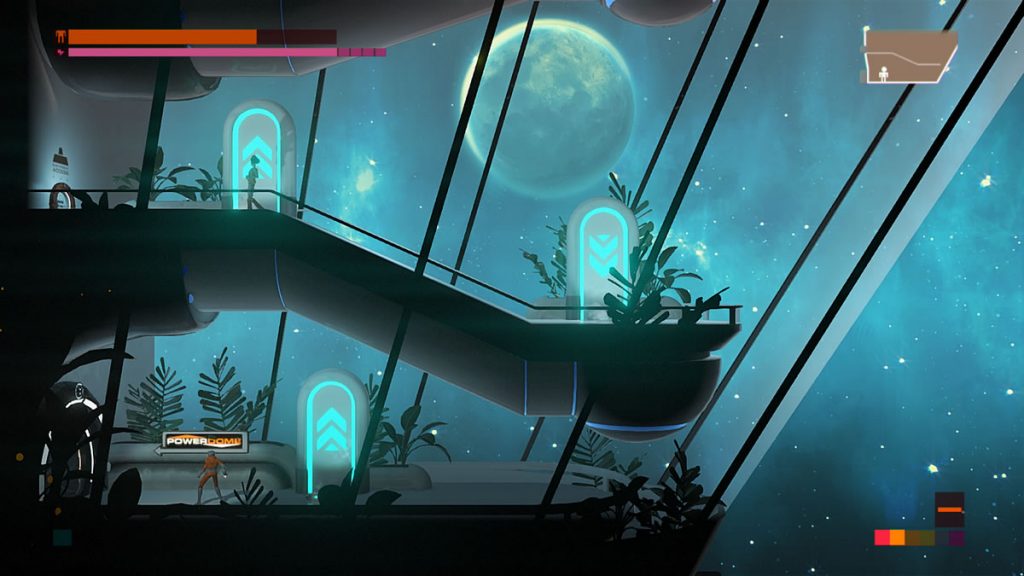Pick the purple color swatch
Image resolution: width=1024 pixels, height=576 pixels.
[x=957, y=538]
